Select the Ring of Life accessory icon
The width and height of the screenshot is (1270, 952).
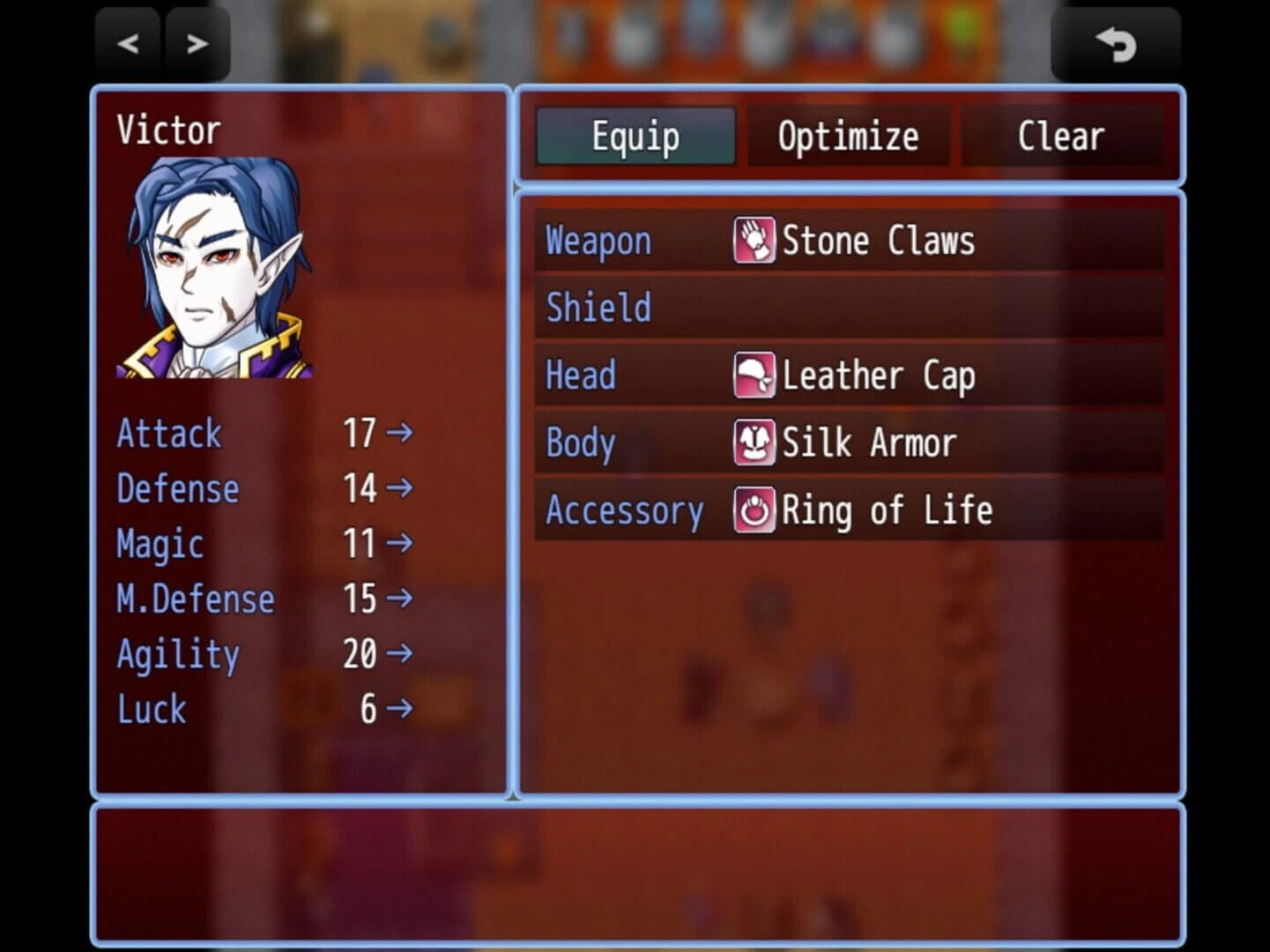[754, 509]
